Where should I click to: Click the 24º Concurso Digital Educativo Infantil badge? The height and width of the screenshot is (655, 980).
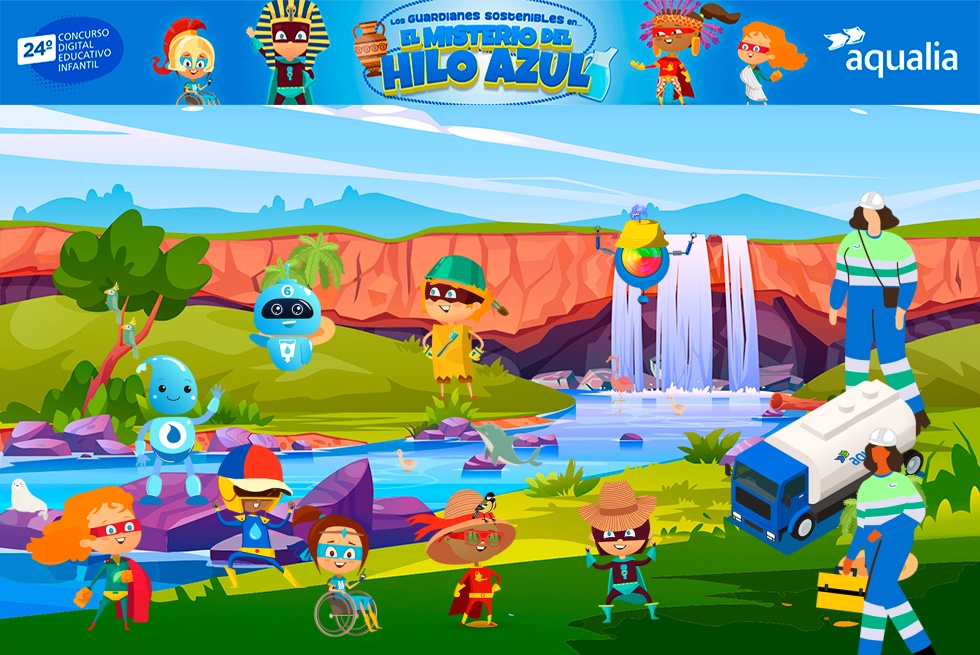(x=70, y=50)
